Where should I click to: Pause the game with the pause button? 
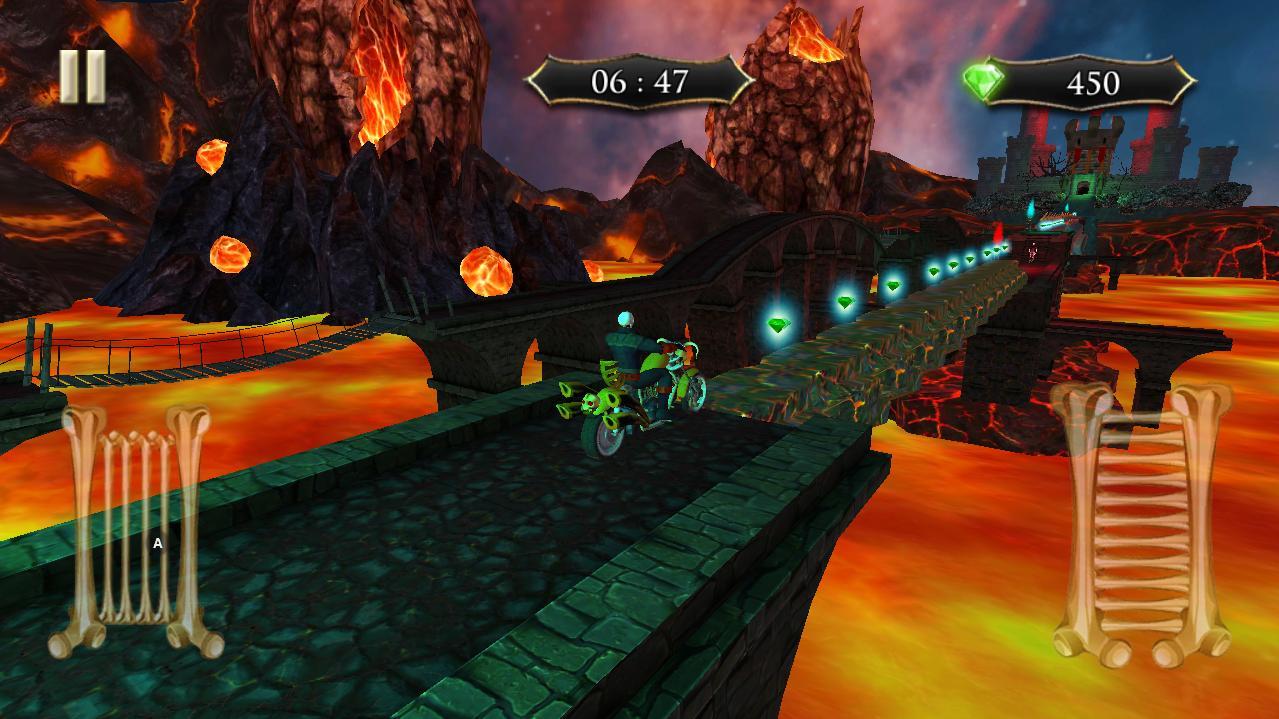coord(82,77)
